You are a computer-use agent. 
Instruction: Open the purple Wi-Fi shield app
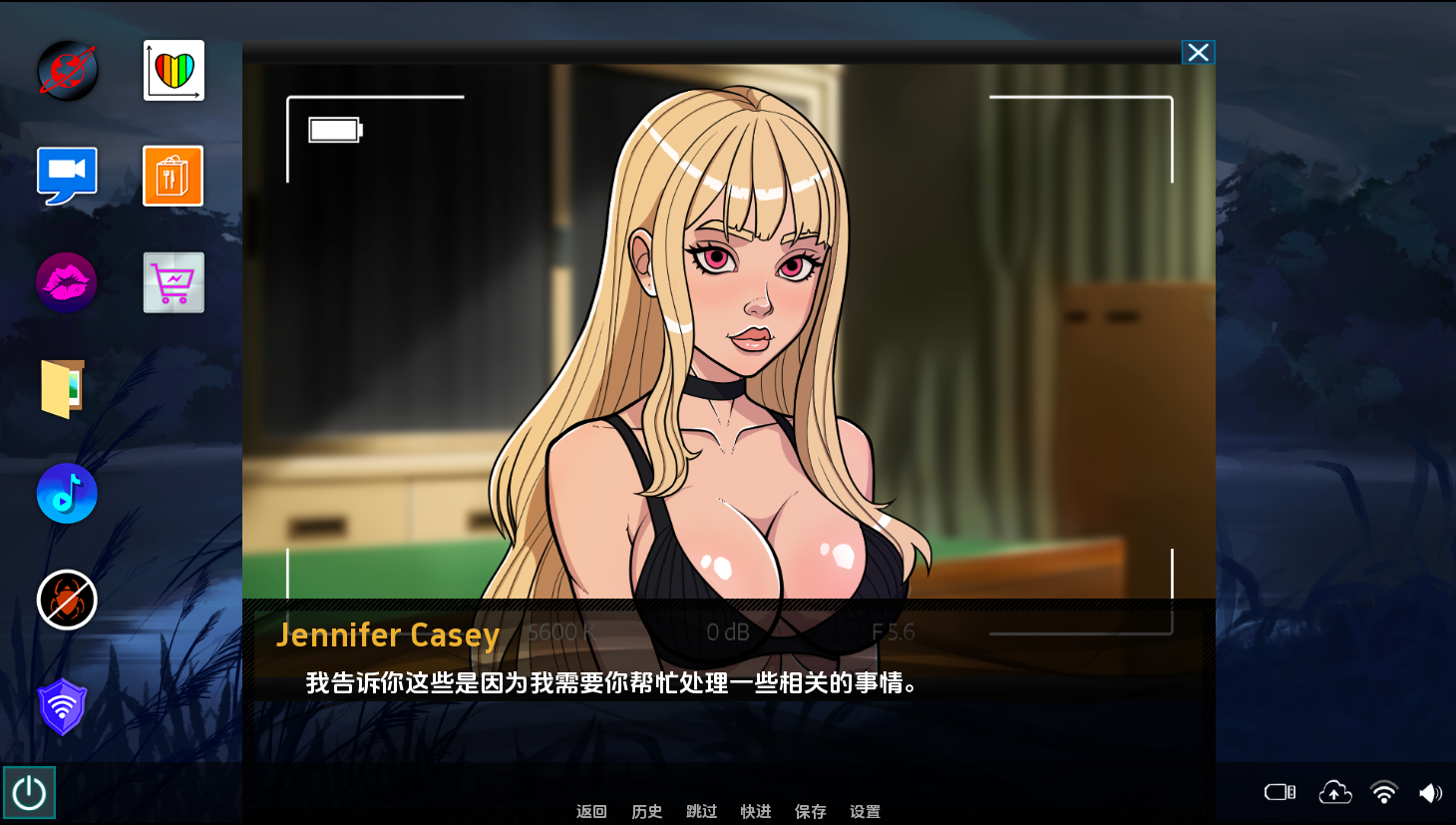point(62,706)
